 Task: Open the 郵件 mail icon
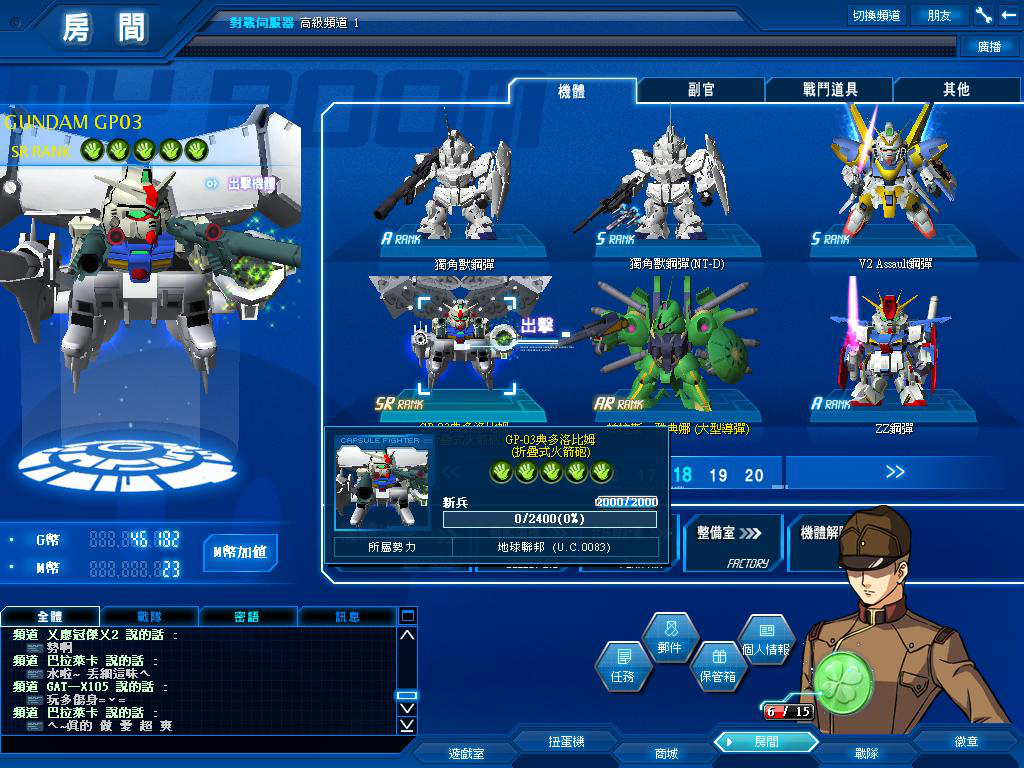tap(669, 637)
